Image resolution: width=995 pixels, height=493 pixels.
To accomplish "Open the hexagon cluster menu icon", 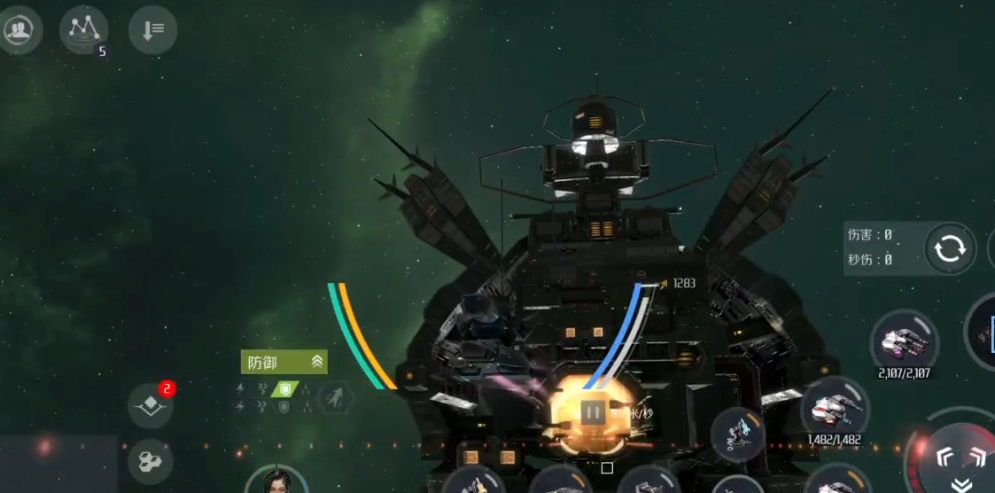I will (x=151, y=462).
